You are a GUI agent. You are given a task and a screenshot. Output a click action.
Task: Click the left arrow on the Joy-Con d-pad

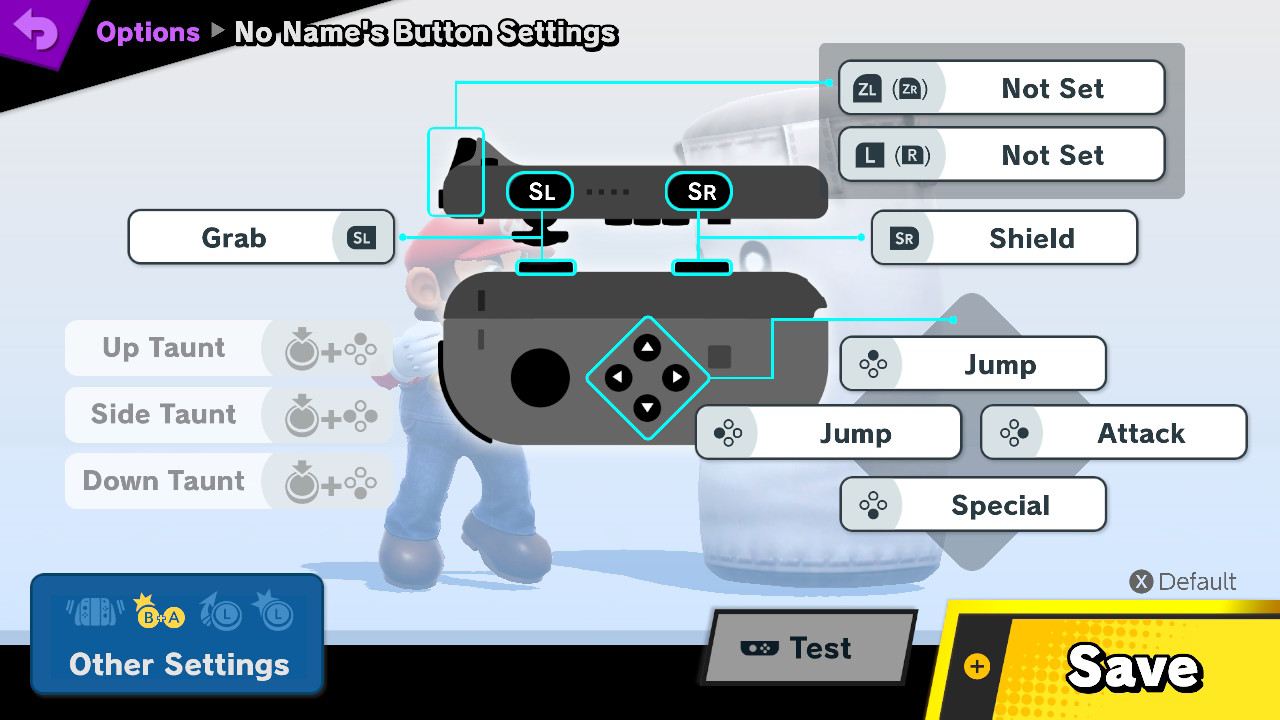pyautogui.click(x=619, y=377)
